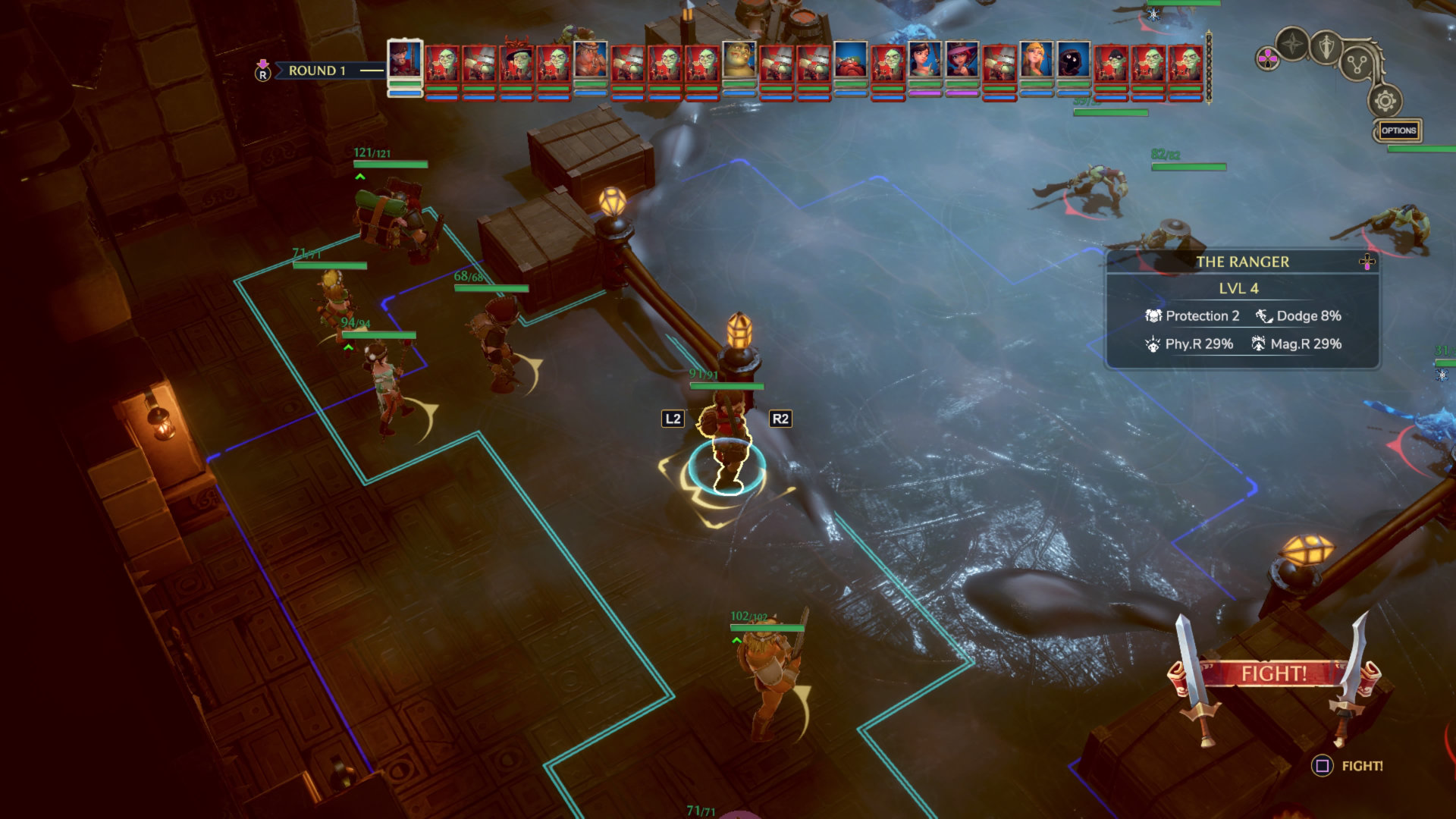The image size is (1456, 819).
Task: Start the battle with the FIGHT! banner
Action: click(x=1273, y=673)
